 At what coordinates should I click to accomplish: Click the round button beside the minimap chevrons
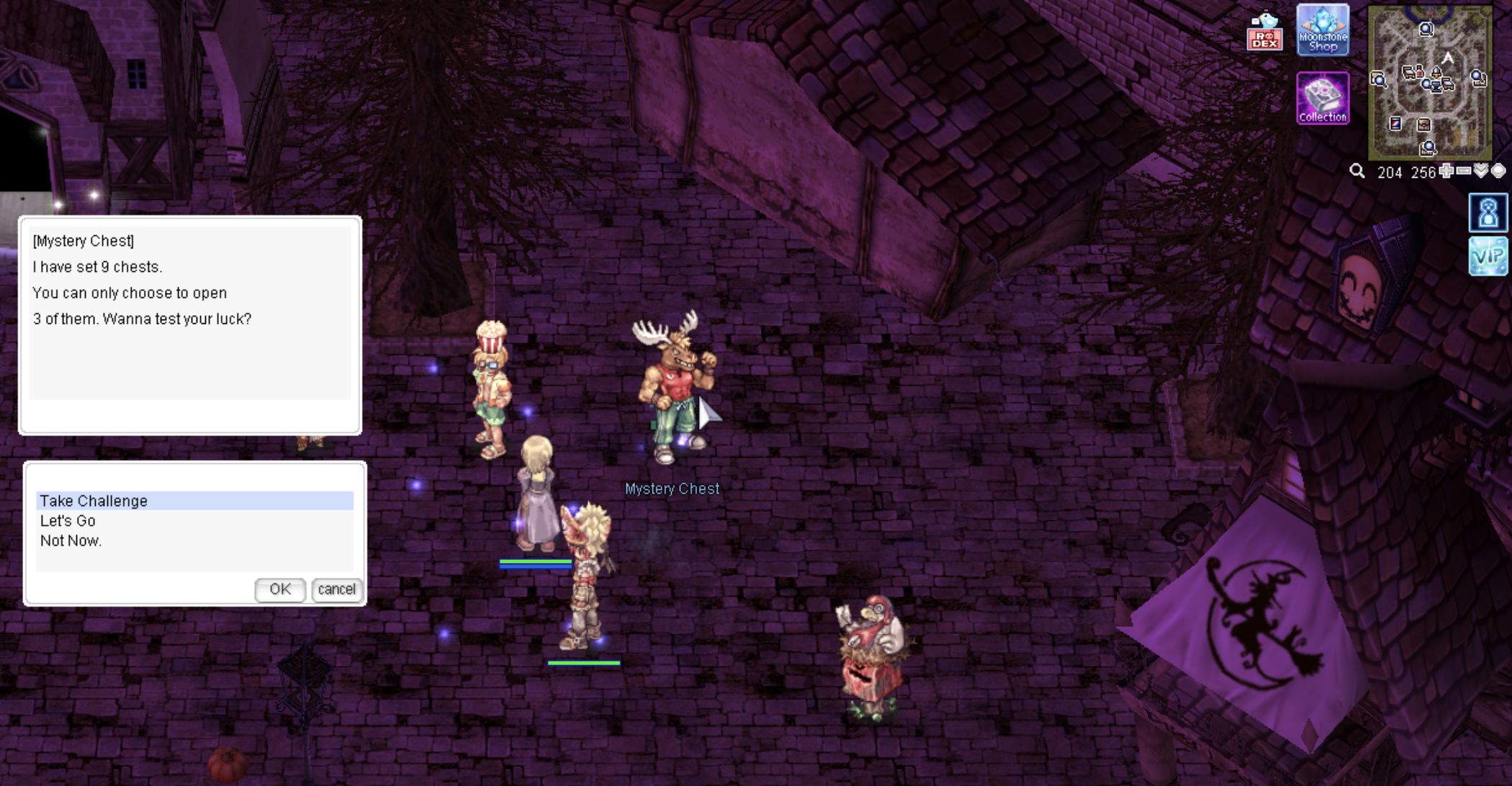click(1498, 171)
